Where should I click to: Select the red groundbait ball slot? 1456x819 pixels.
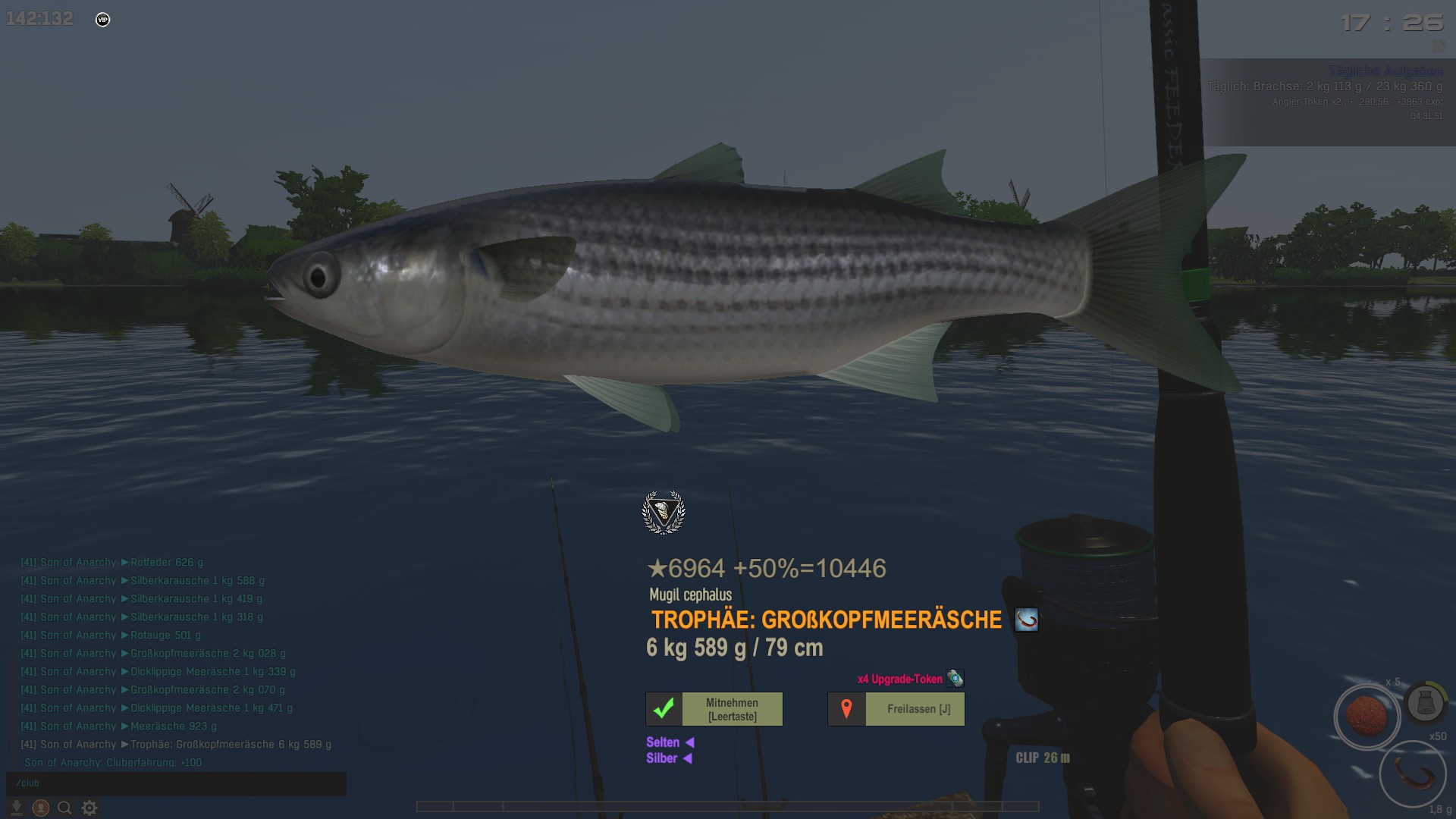pyautogui.click(x=1367, y=717)
